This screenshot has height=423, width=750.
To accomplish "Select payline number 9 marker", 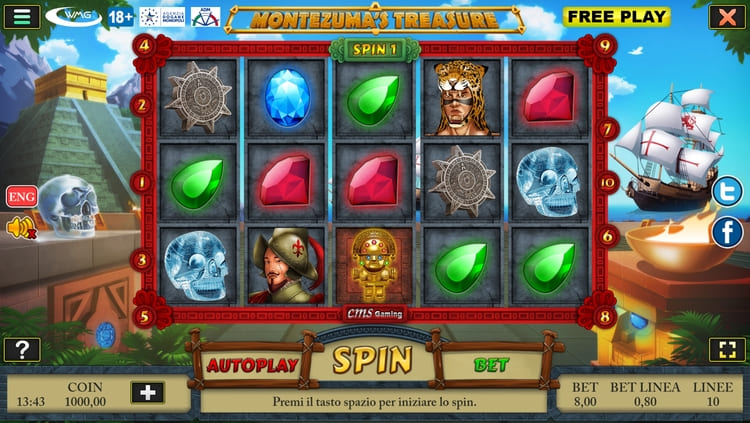I will pos(604,44).
